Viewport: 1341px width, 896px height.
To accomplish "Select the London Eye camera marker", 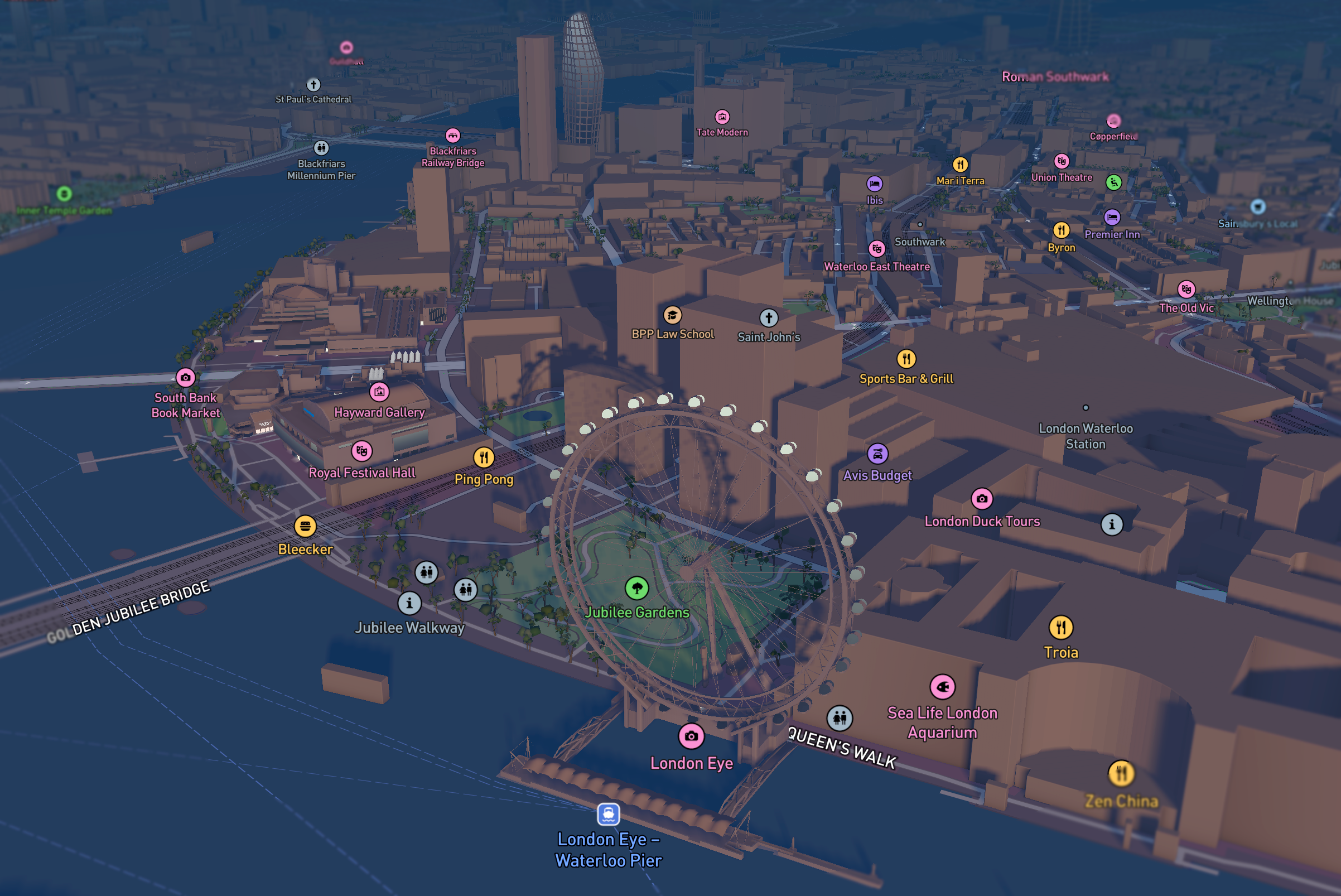I will point(691,736).
